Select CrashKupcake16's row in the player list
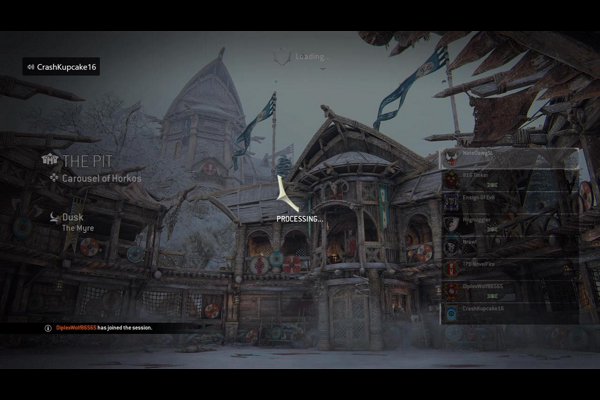600x400 pixels. [x=509, y=309]
